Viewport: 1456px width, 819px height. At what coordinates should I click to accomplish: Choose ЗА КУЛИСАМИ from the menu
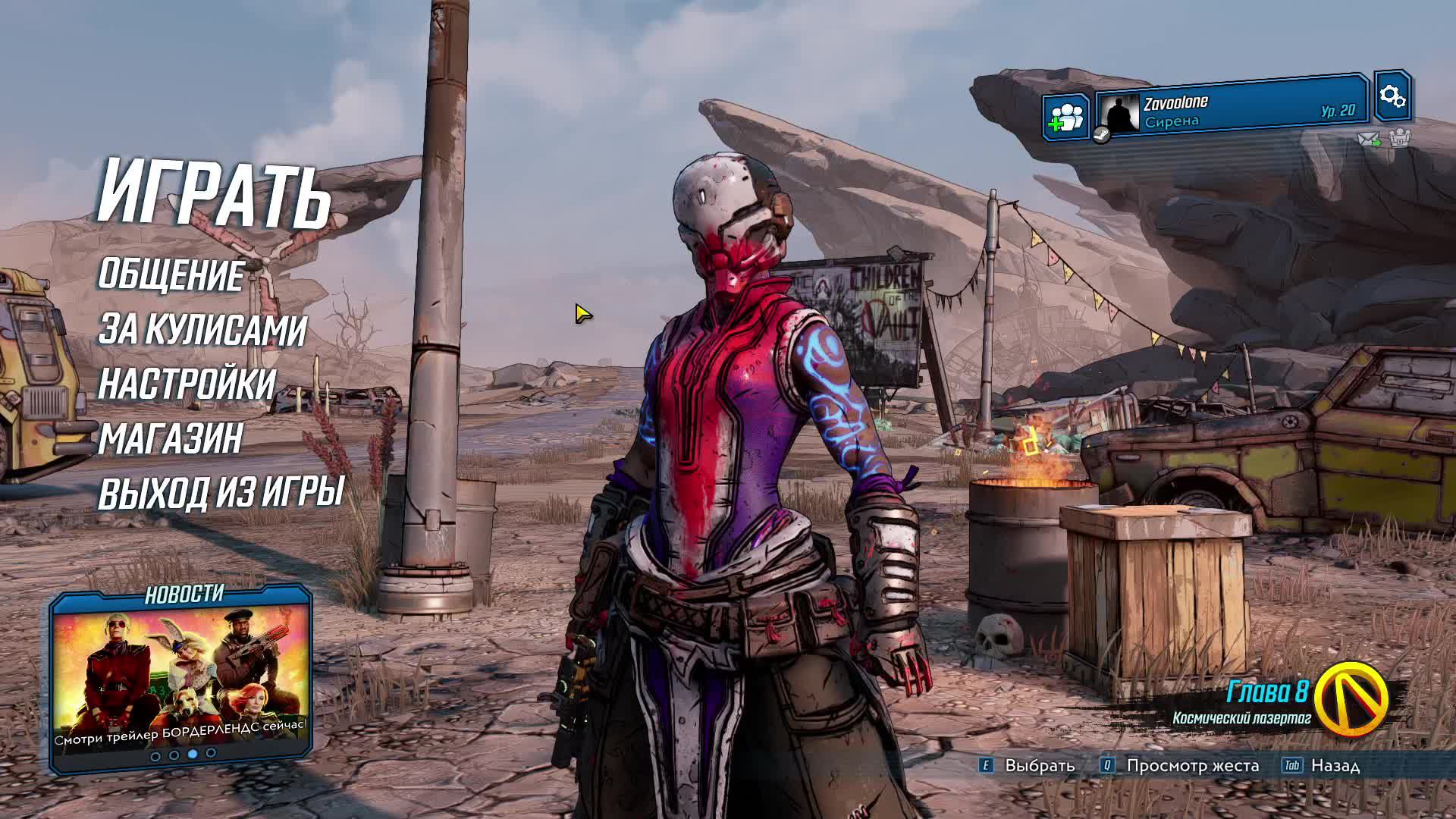pos(202,330)
